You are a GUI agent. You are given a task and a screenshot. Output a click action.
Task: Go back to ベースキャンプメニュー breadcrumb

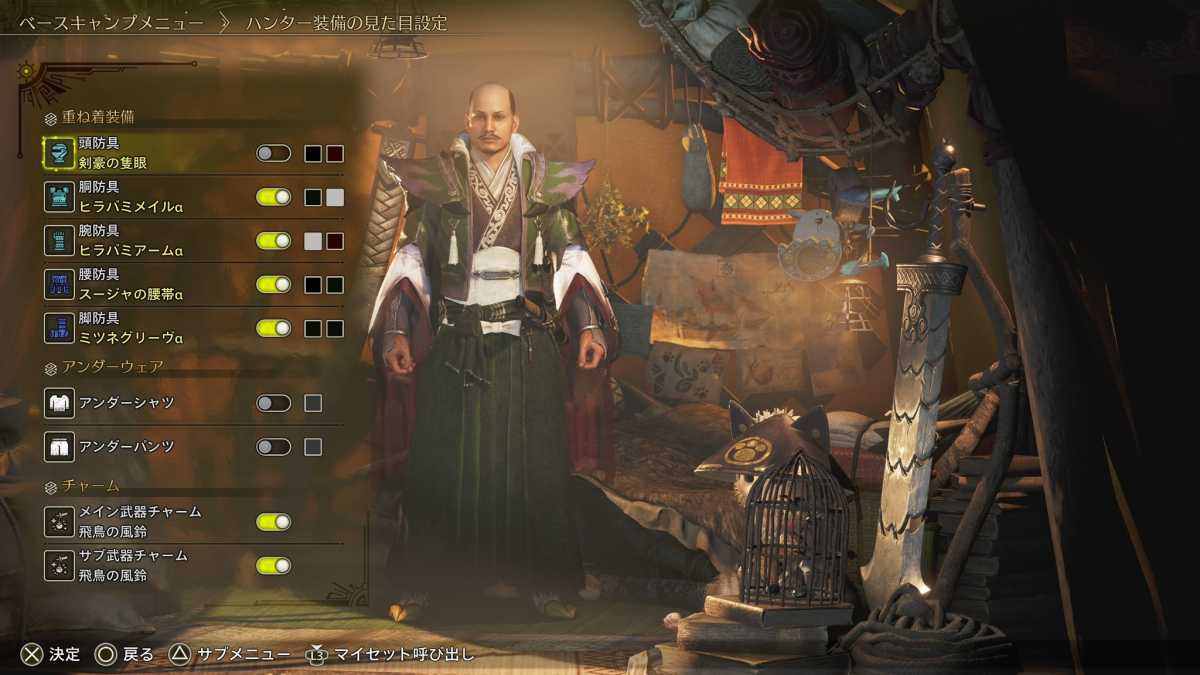click(x=111, y=22)
